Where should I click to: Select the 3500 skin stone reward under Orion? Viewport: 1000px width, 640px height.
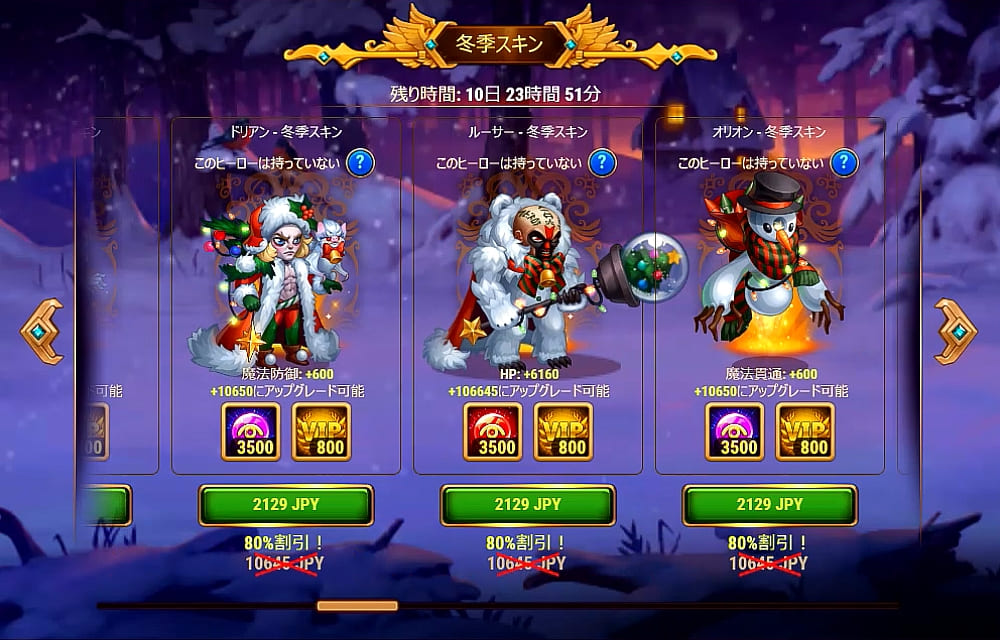(x=733, y=432)
